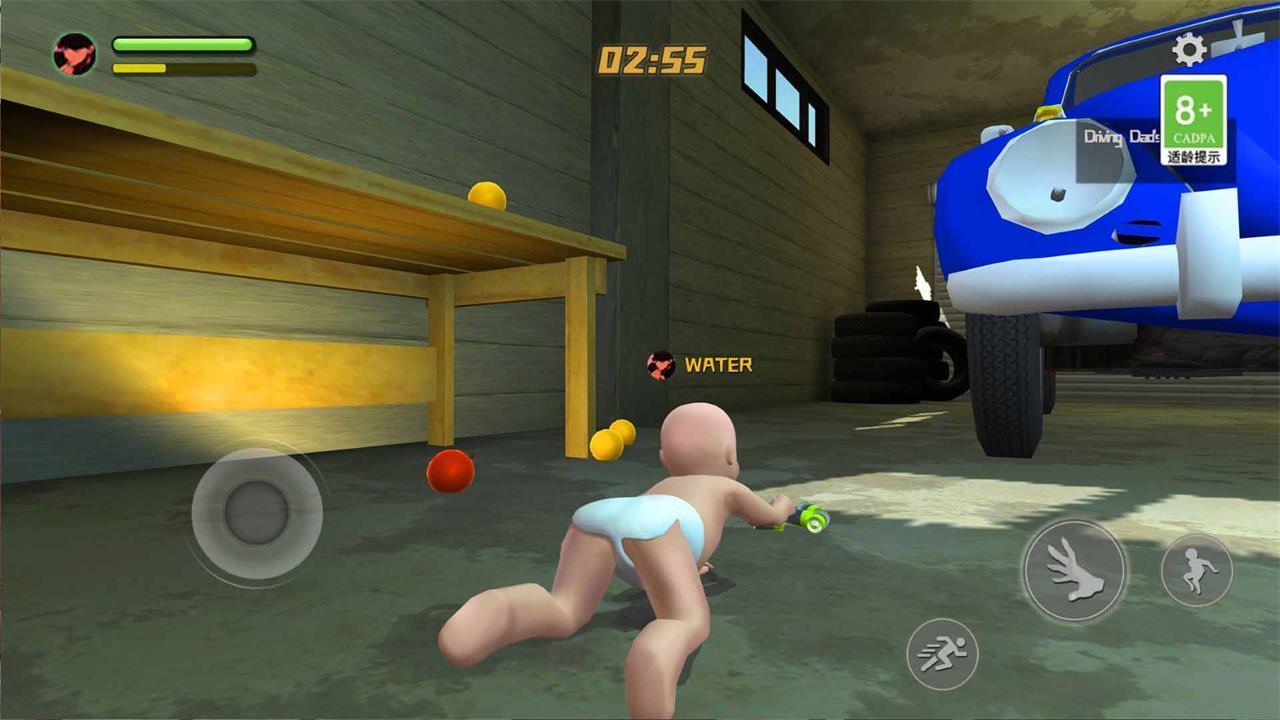Tap the sprint running figure button
The width and height of the screenshot is (1280, 720).
942,653
